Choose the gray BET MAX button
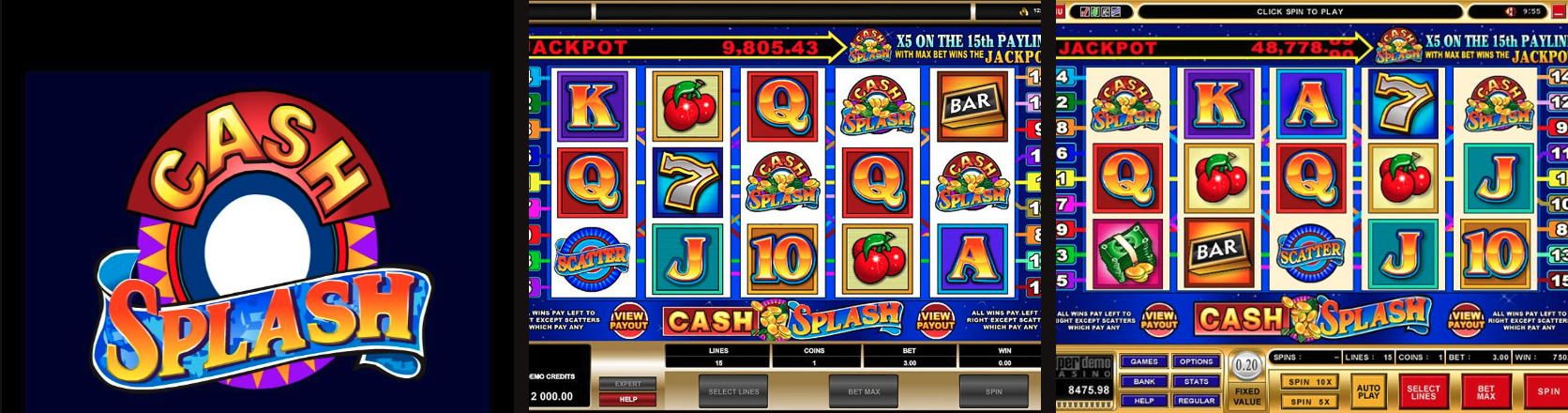The image size is (1568, 413). [x=864, y=390]
